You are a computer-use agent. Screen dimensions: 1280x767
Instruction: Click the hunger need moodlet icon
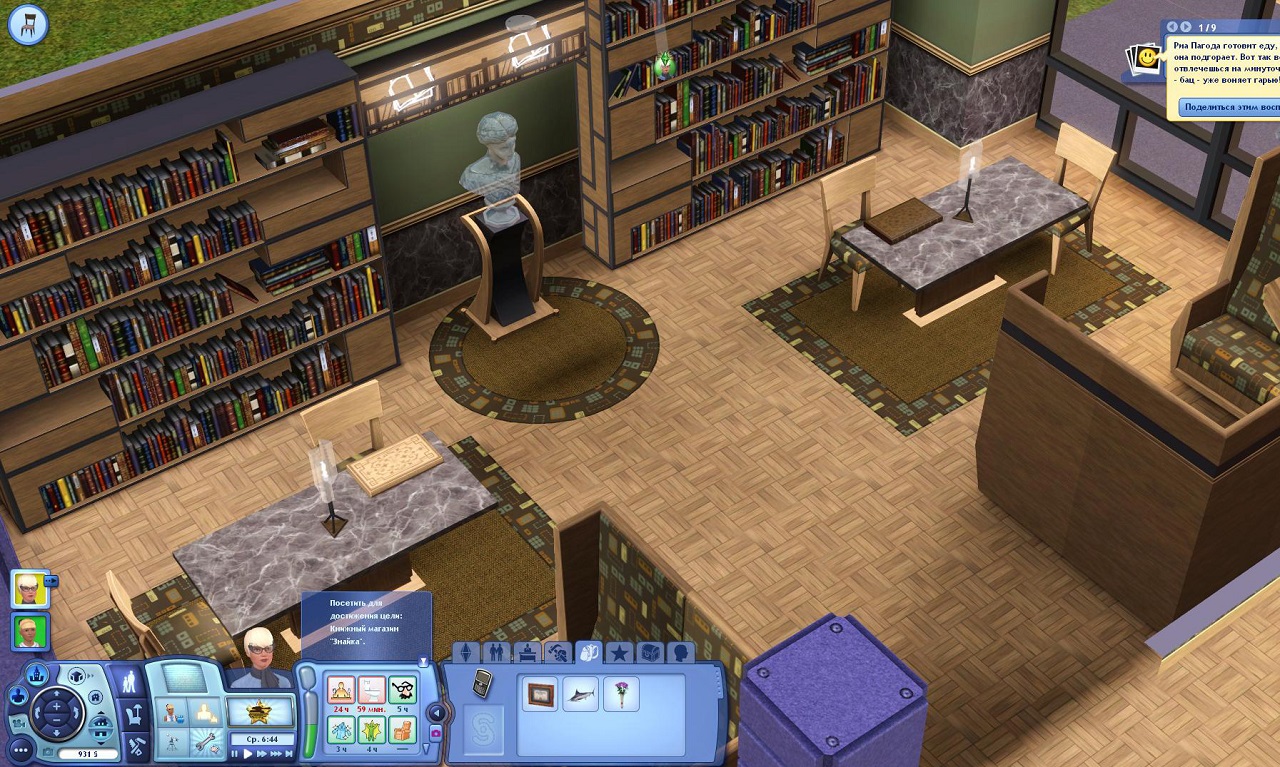tap(341, 690)
